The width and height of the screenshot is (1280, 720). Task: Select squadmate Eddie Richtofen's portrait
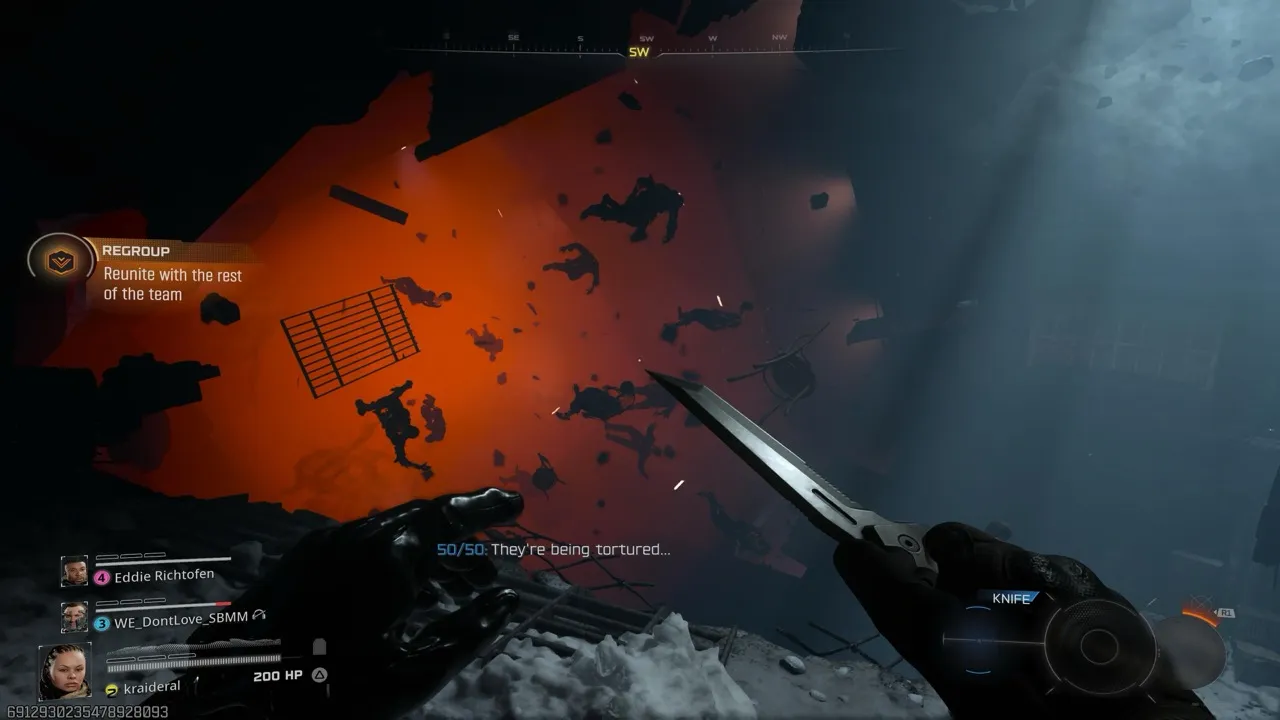point(74,571)
